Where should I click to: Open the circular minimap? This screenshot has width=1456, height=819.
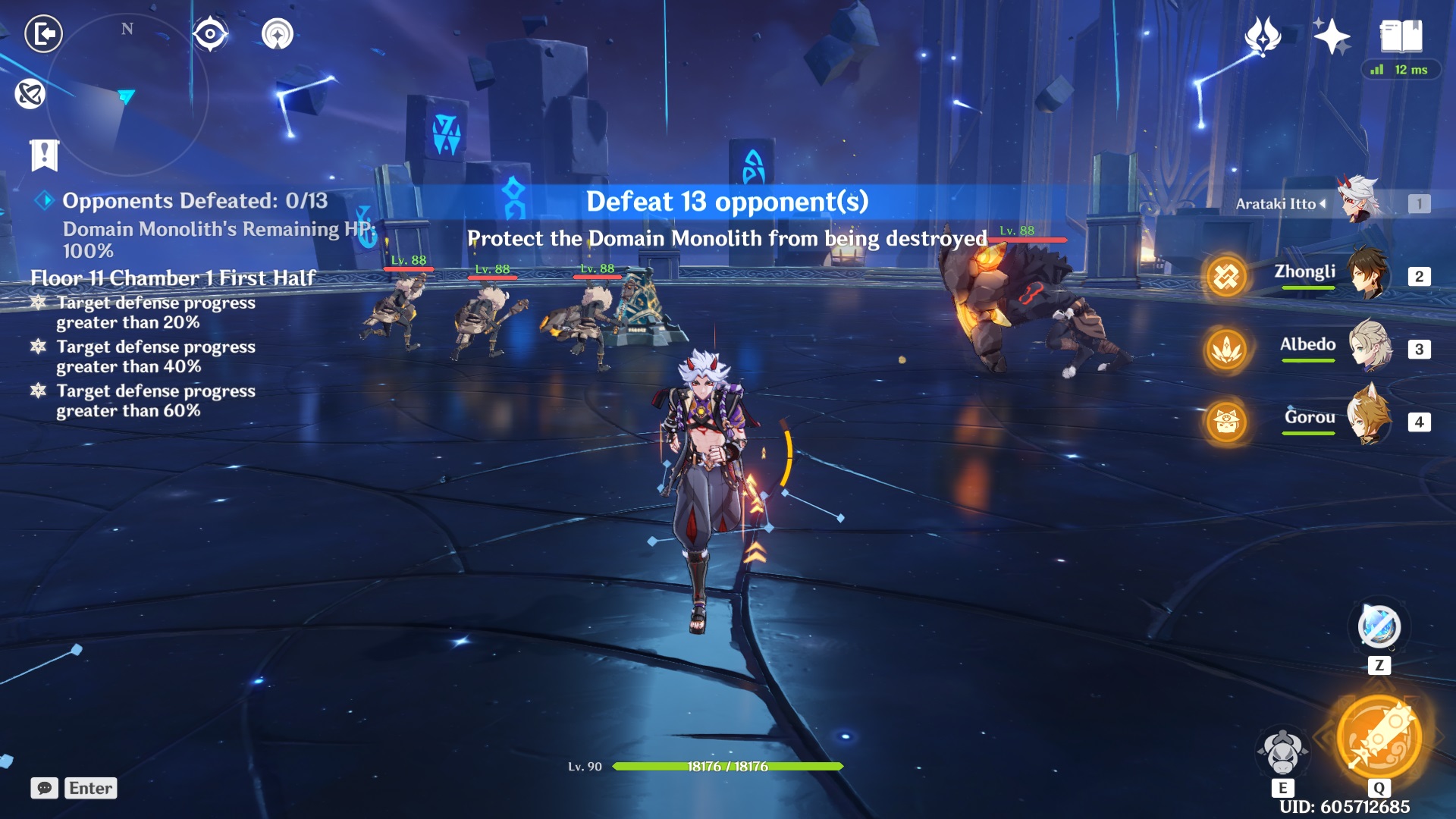click(x=127, y=95)
